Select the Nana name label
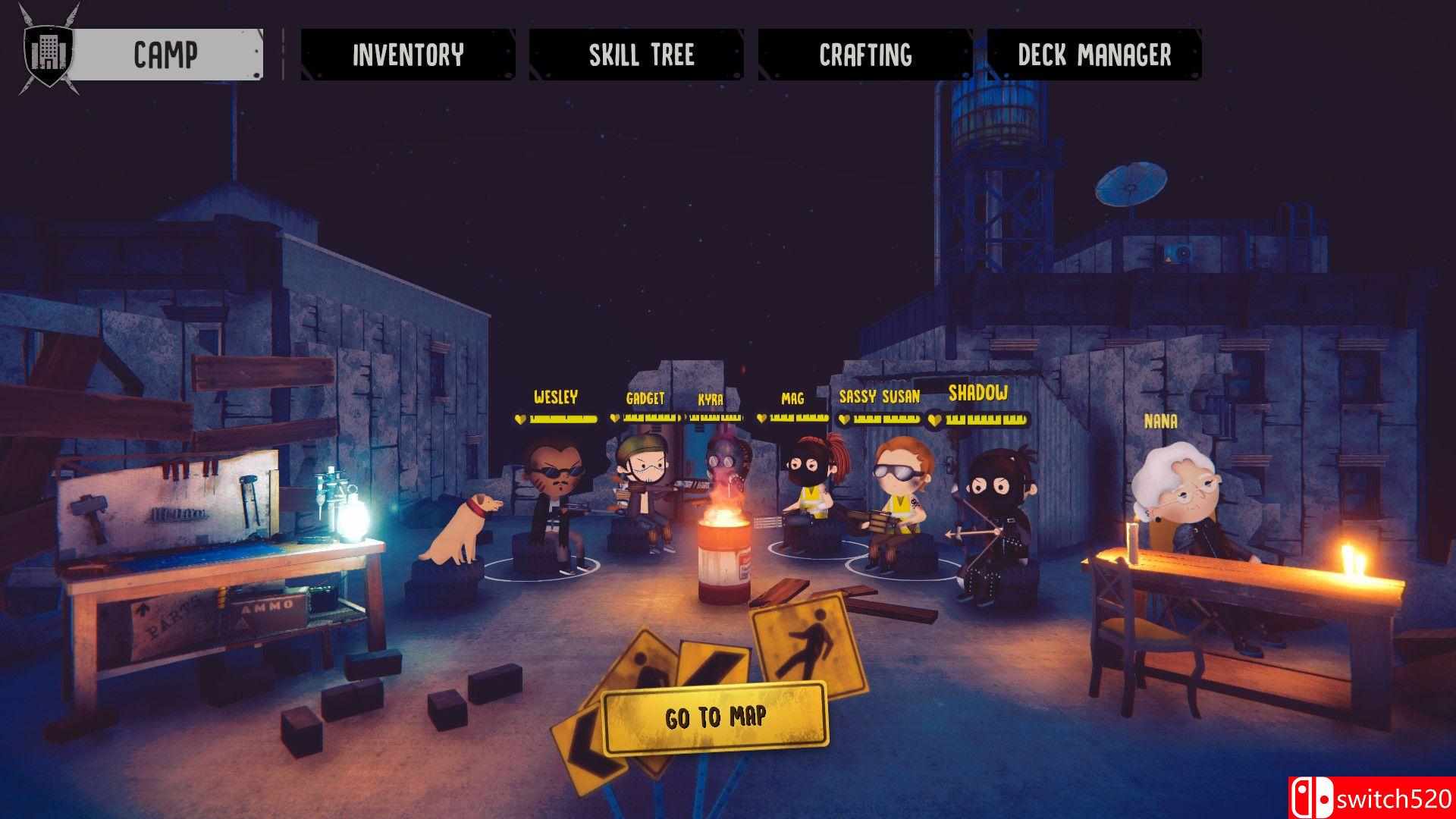1456x819 pixels. point(1160,422)
